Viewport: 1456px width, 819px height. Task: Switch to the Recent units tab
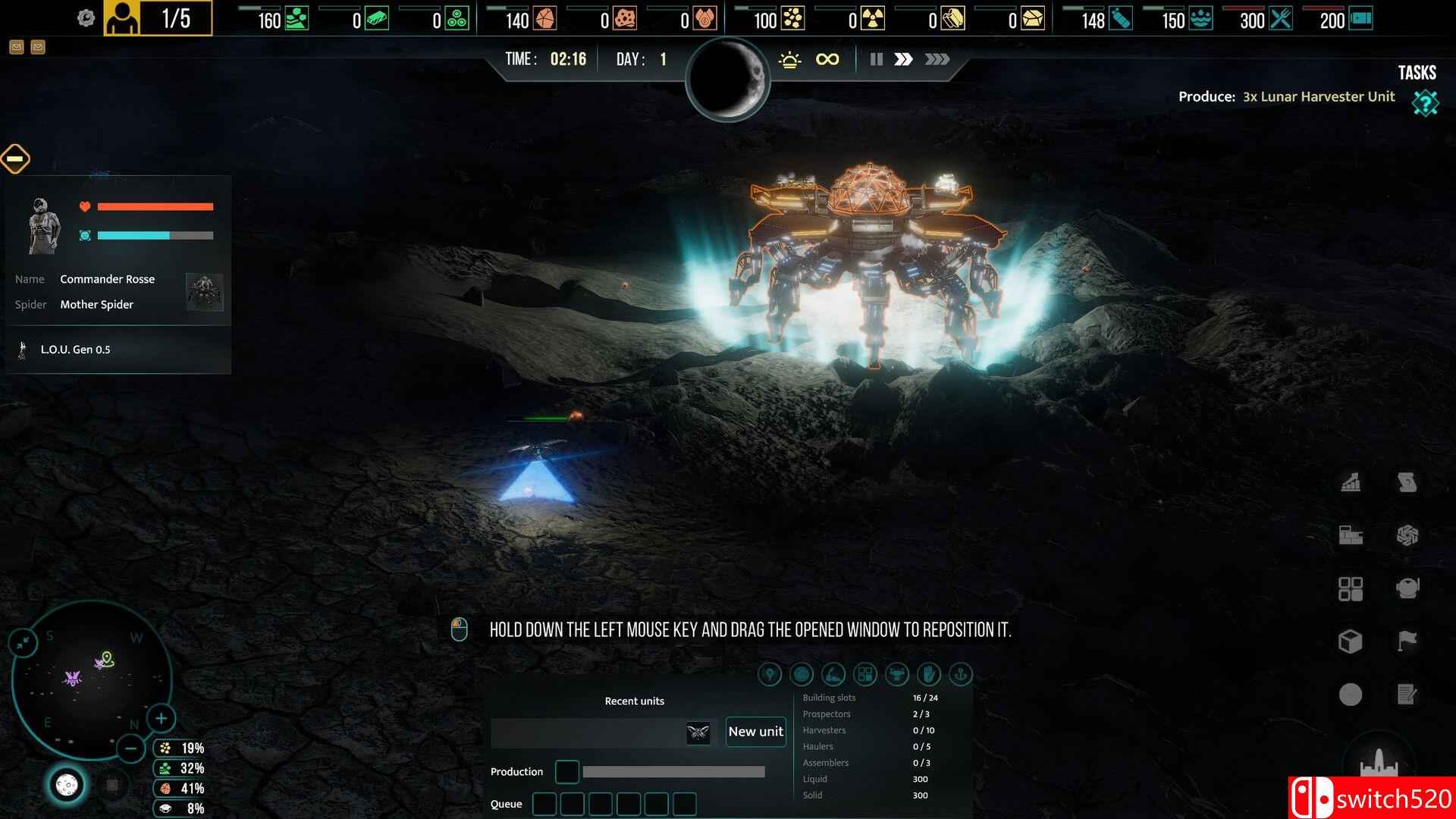(x=634, y=701)
